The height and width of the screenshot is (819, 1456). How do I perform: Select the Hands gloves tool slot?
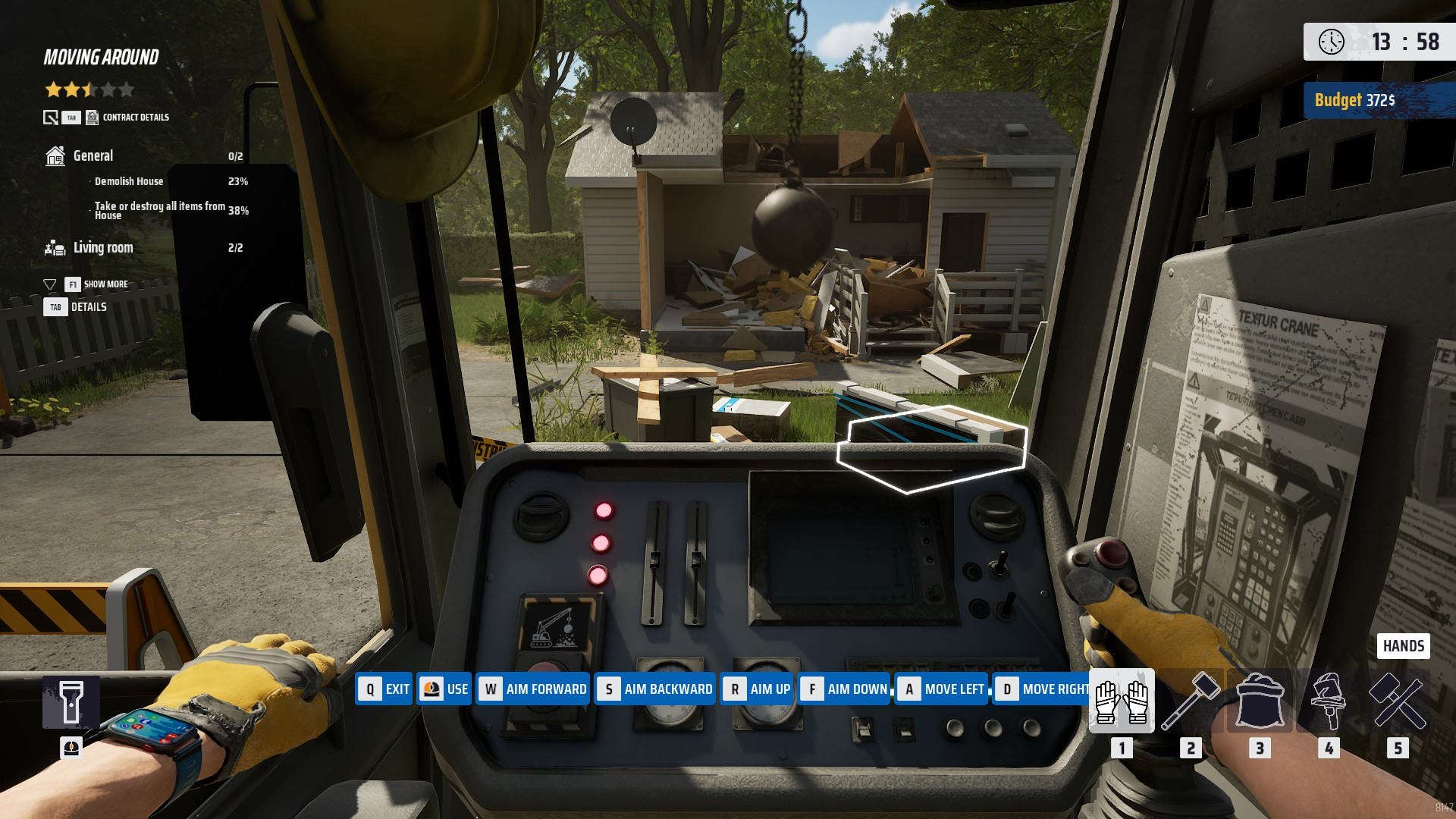pyautogui.click(x=1122, y=701)
